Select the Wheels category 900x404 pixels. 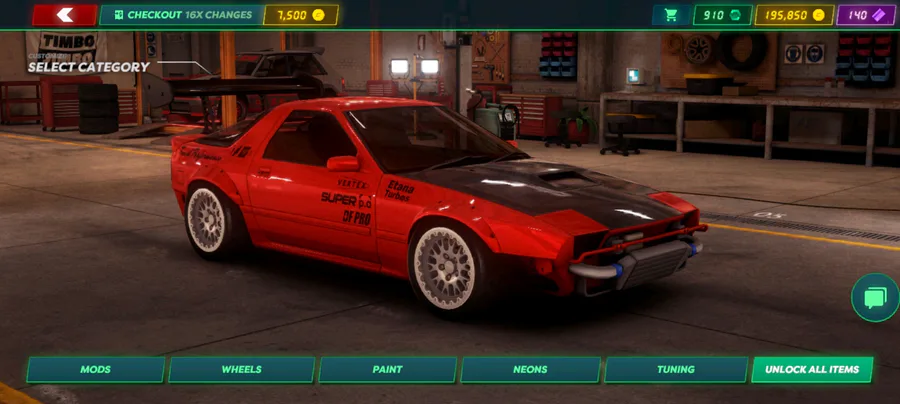pos(241,369)
